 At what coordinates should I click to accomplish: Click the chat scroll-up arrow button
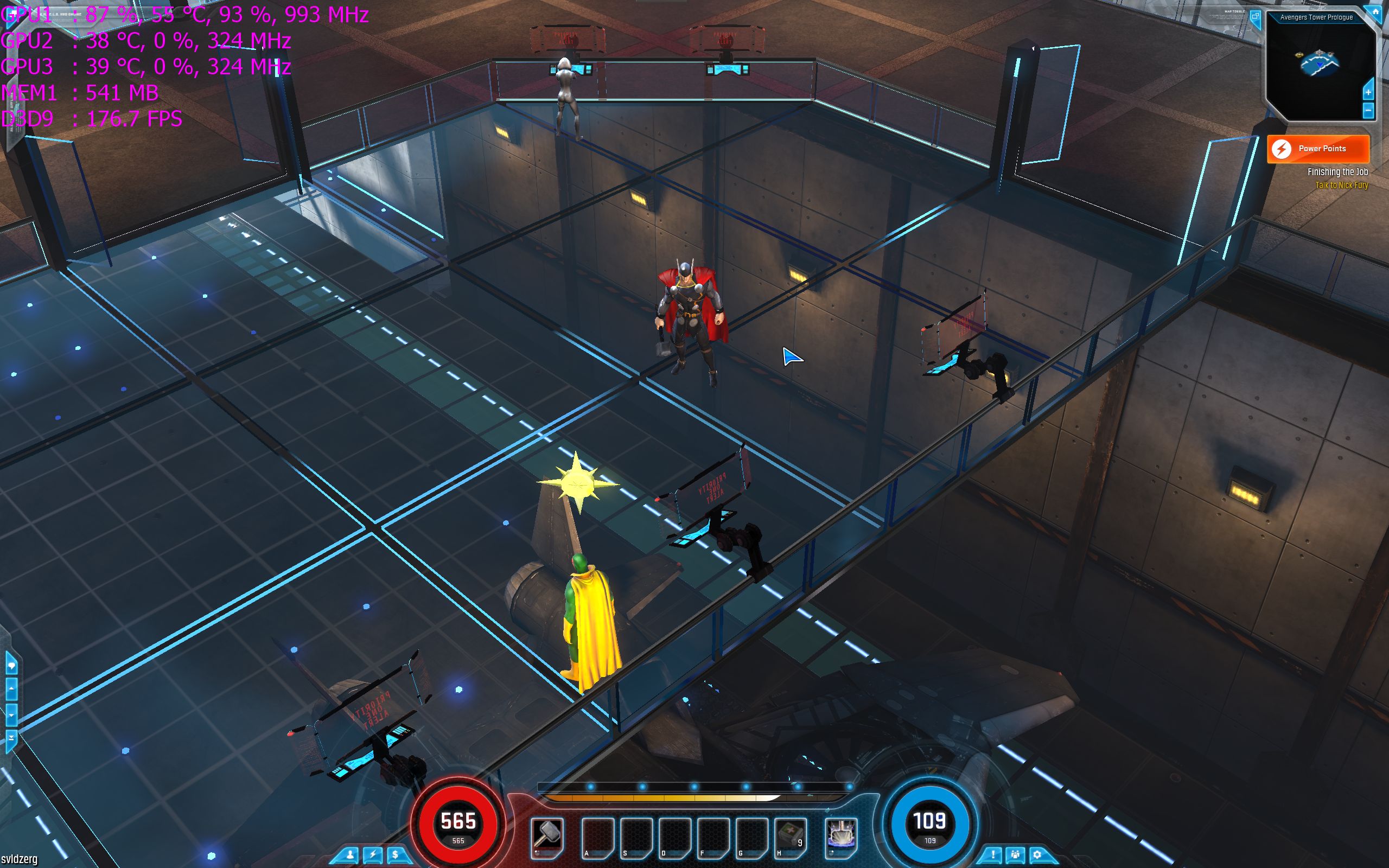11,690
